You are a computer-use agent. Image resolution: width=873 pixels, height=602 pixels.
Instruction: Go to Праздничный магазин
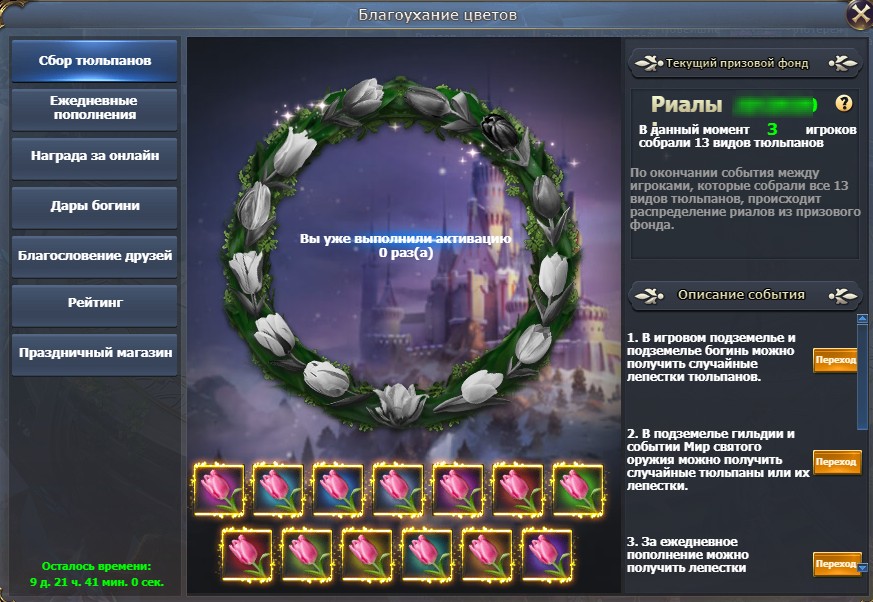click(95, 353)
